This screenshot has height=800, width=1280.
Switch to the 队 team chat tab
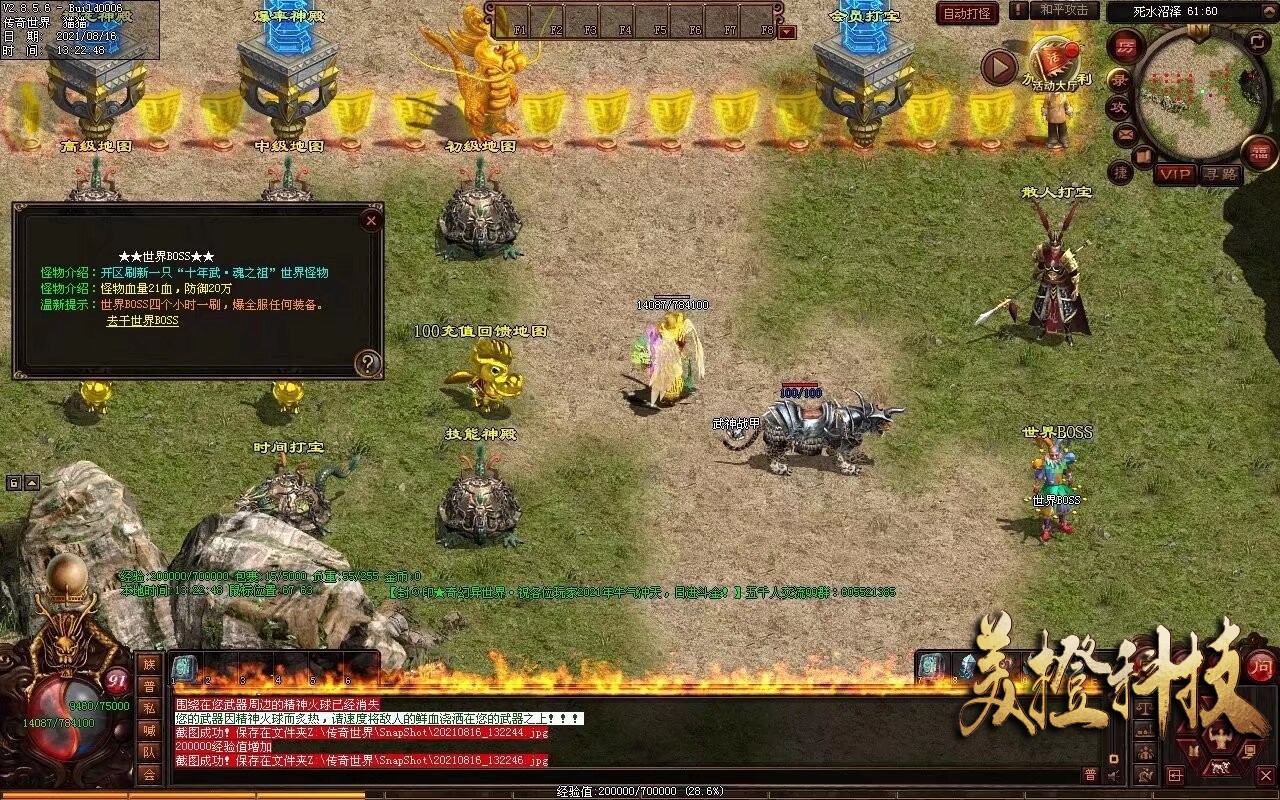coord(151,749)
